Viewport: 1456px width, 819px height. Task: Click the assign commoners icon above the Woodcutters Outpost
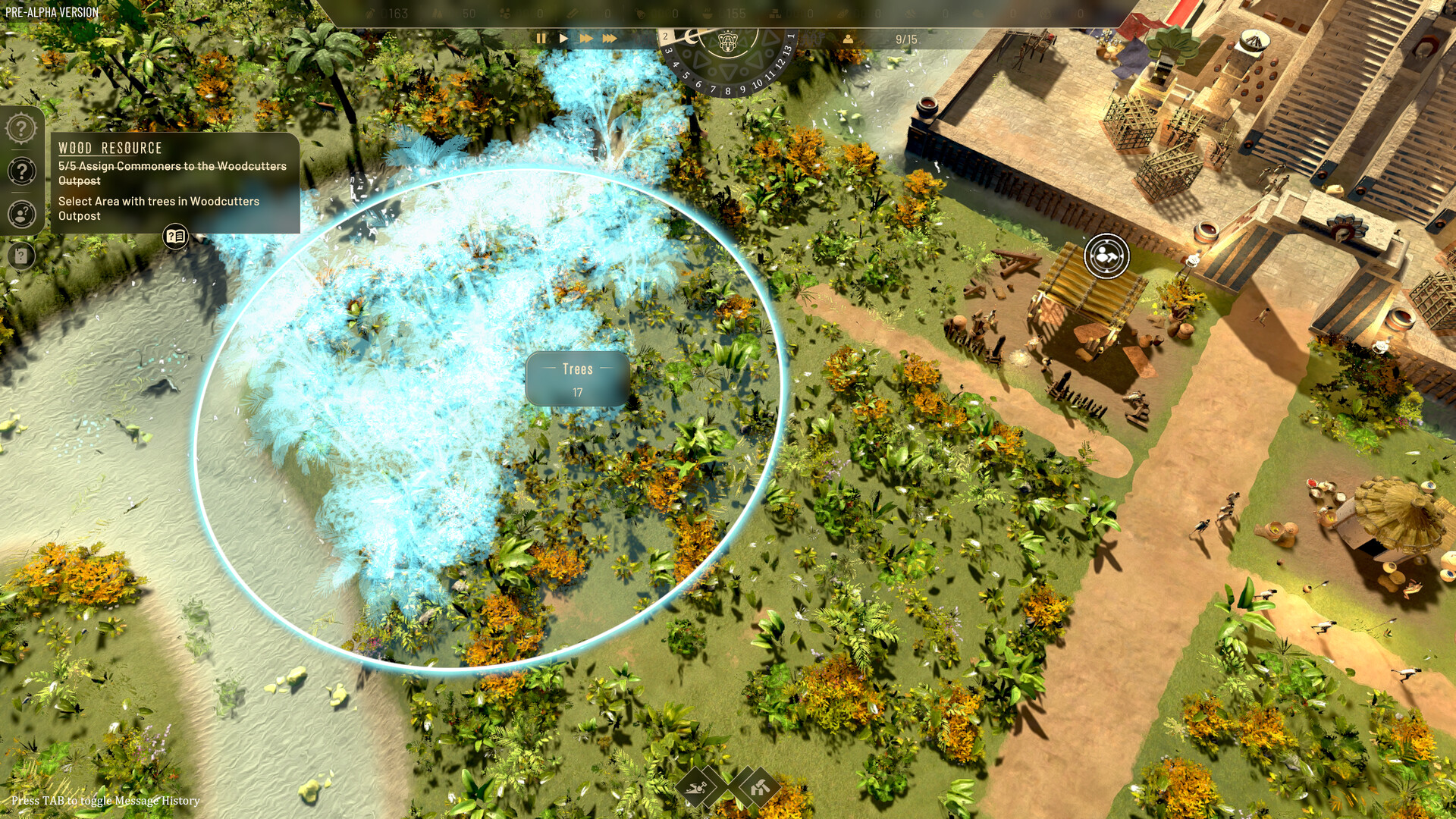(x=1105, y=257)
